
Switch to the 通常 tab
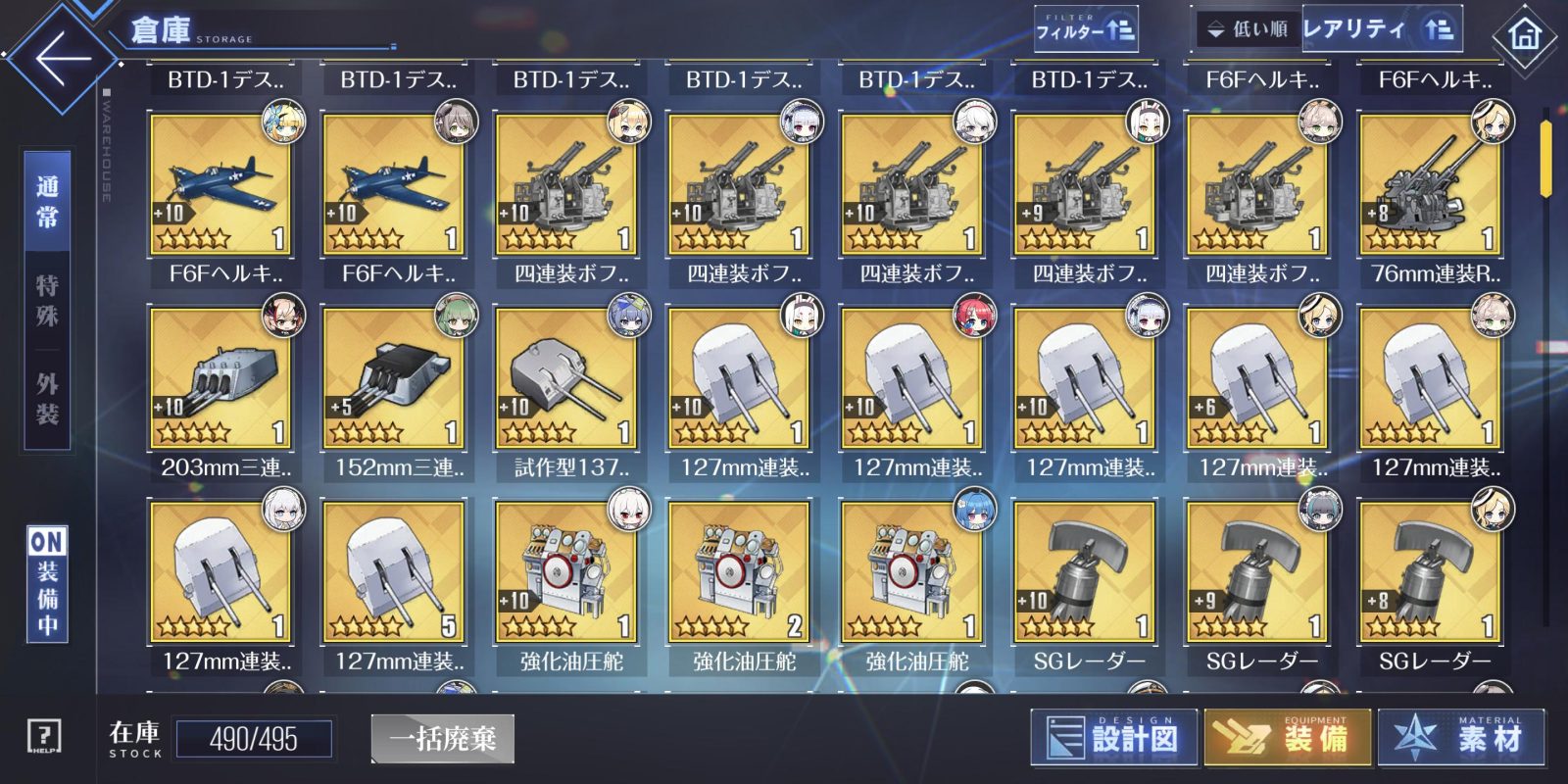coord(47,202)
